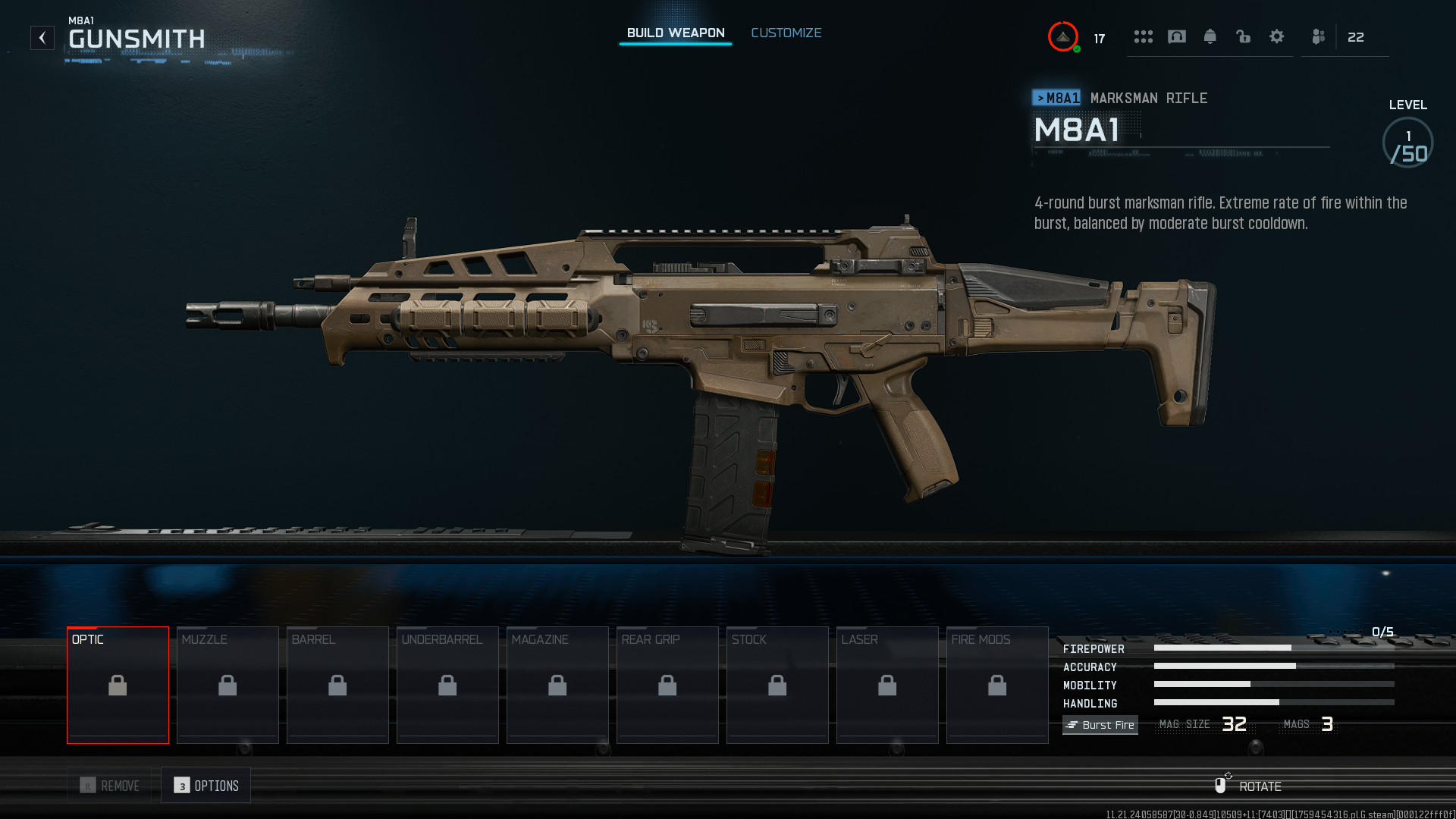Open the Laser attachment slot
The width and height of the screenshot is (1456, 819).
[887, 685]
